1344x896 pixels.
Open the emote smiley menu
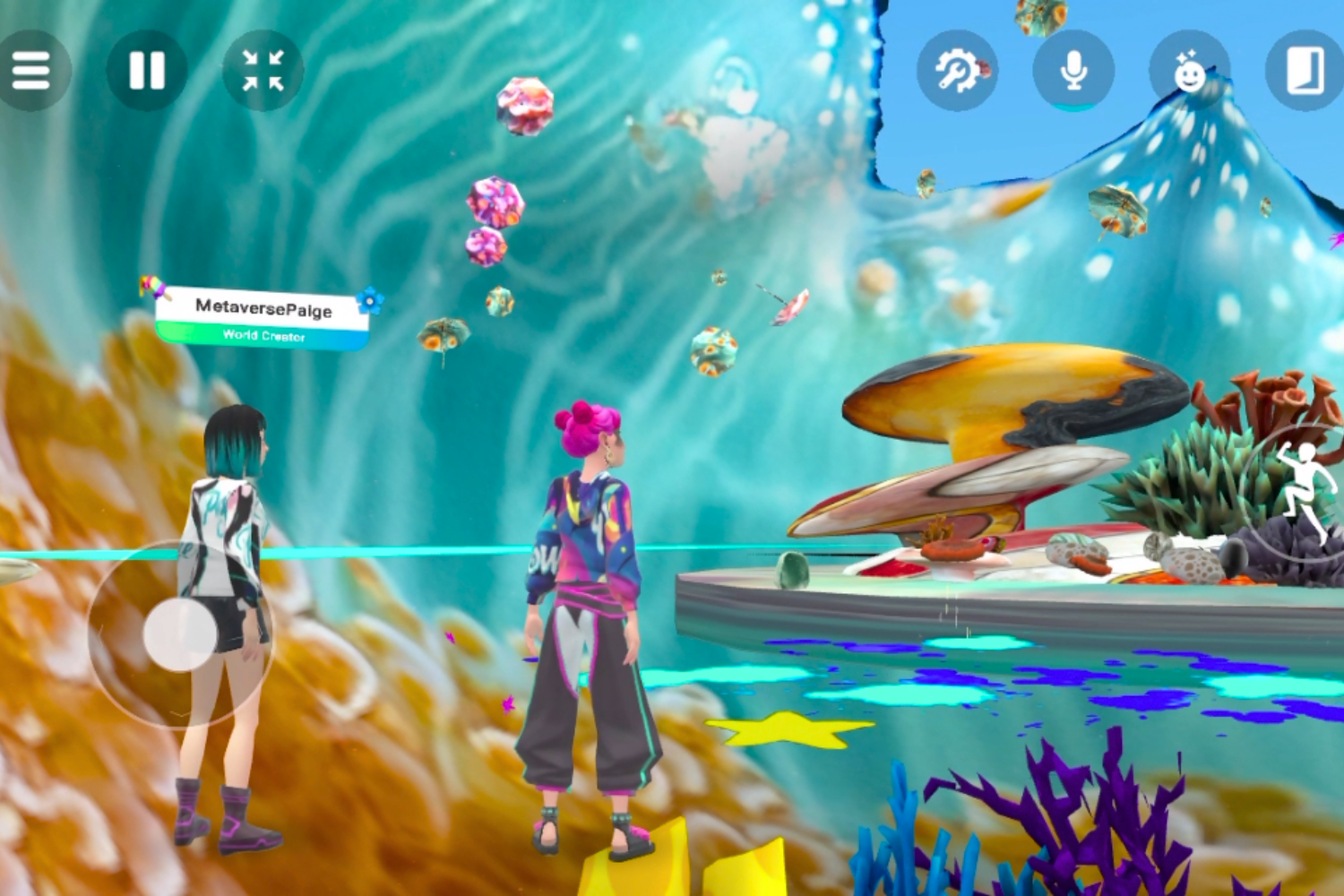coord(1189,70)
